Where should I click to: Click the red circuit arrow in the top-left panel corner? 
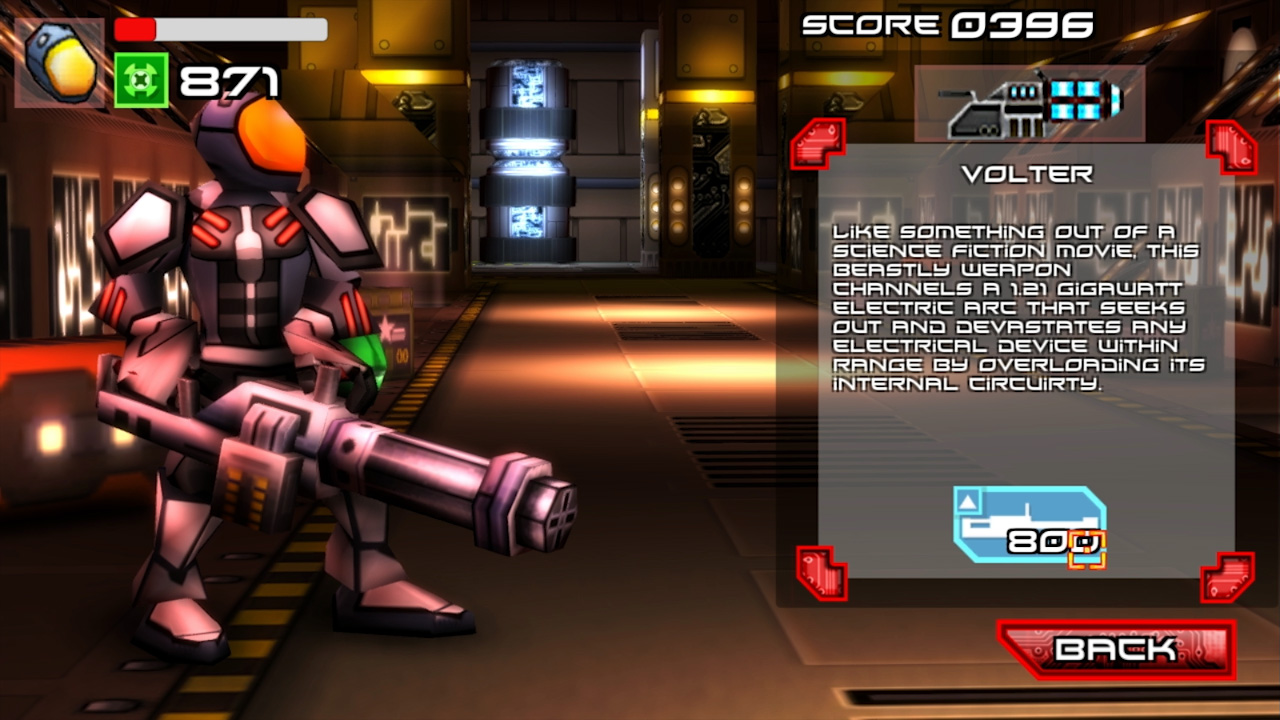817,143
